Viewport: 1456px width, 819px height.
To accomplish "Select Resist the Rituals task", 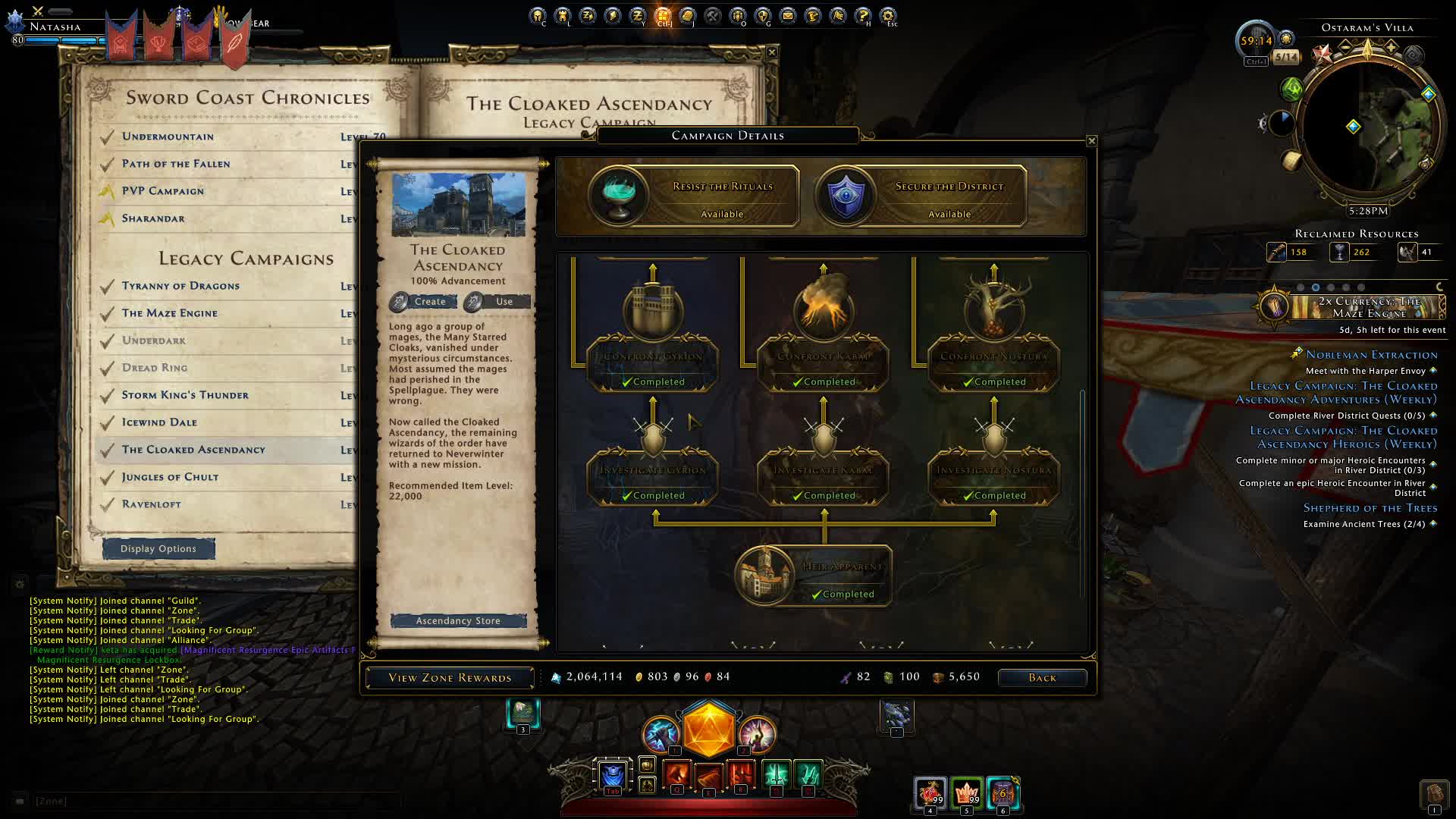I will tap(695, 196).
